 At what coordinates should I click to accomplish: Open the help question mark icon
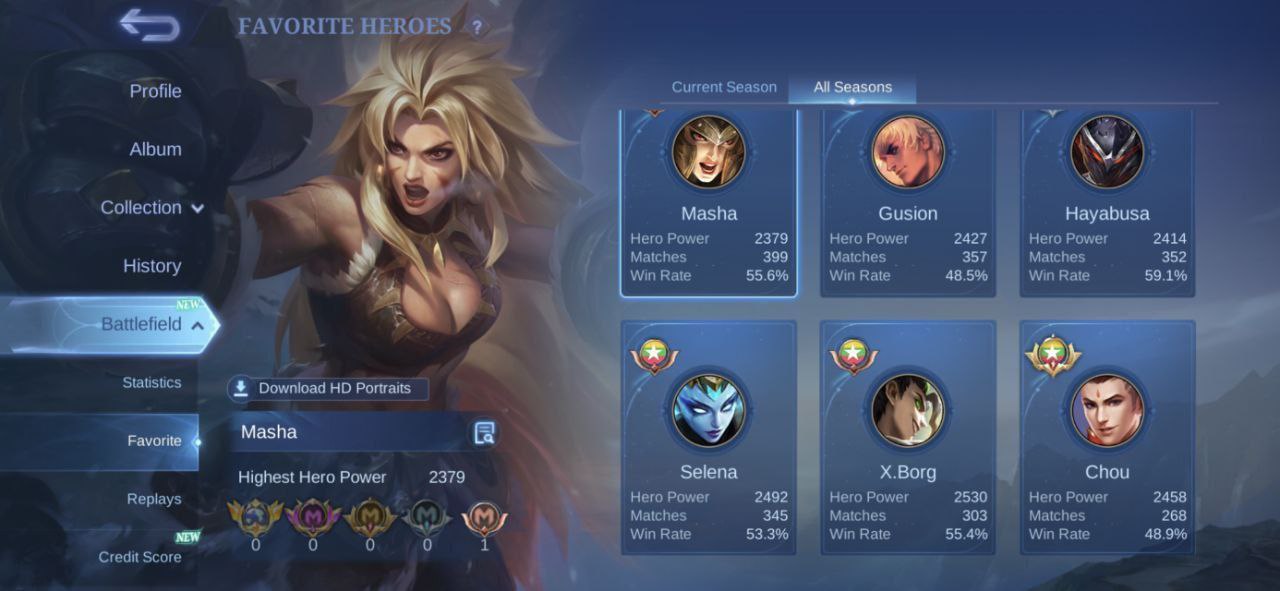point(477,28)
